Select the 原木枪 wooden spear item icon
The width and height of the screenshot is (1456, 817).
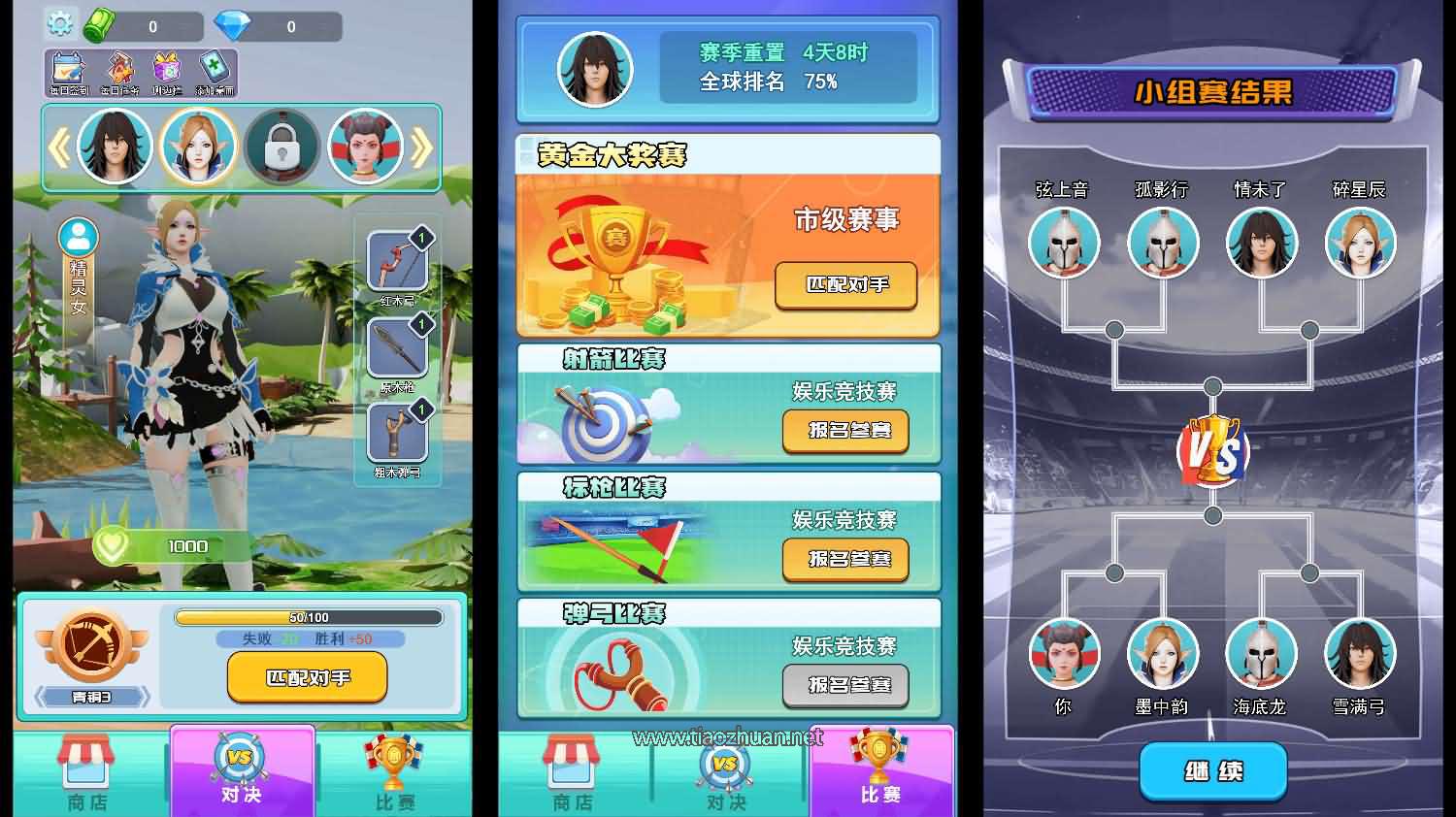397,349
